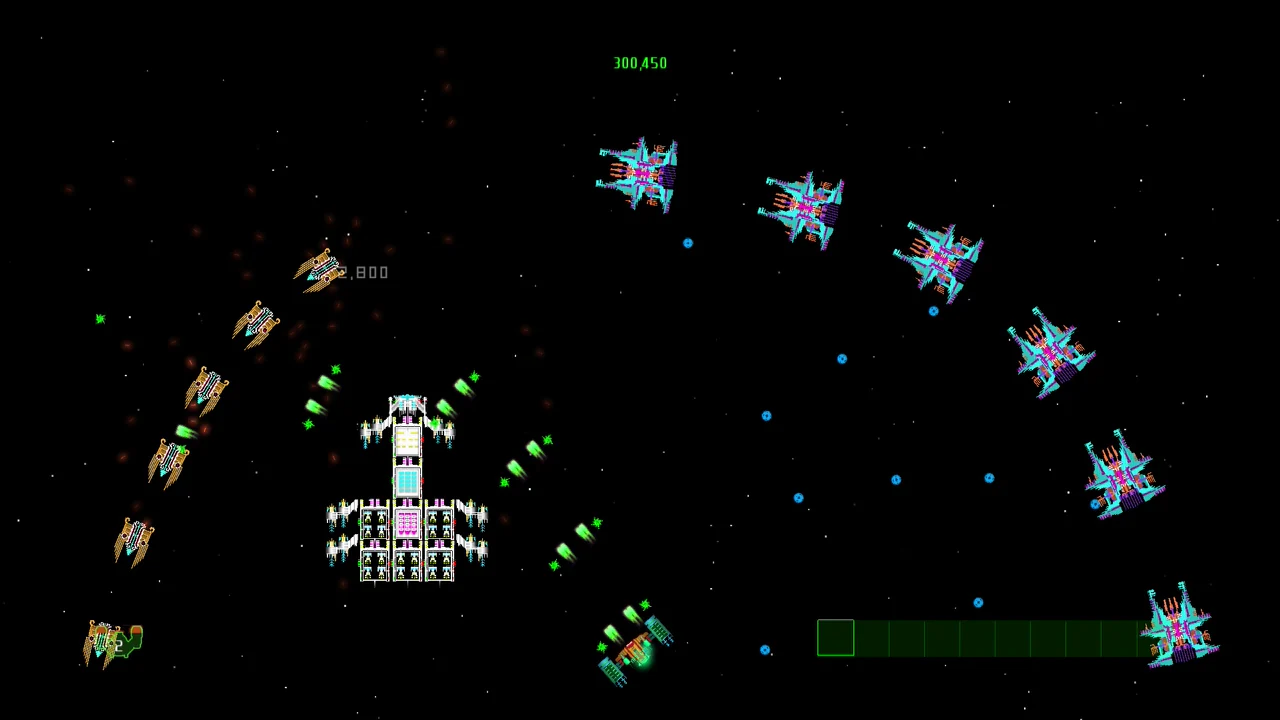Viewport: 1280px width, 720px height.
Task: Click the teal enemy fighter beneath the score
Action: (x=638, y=175)
